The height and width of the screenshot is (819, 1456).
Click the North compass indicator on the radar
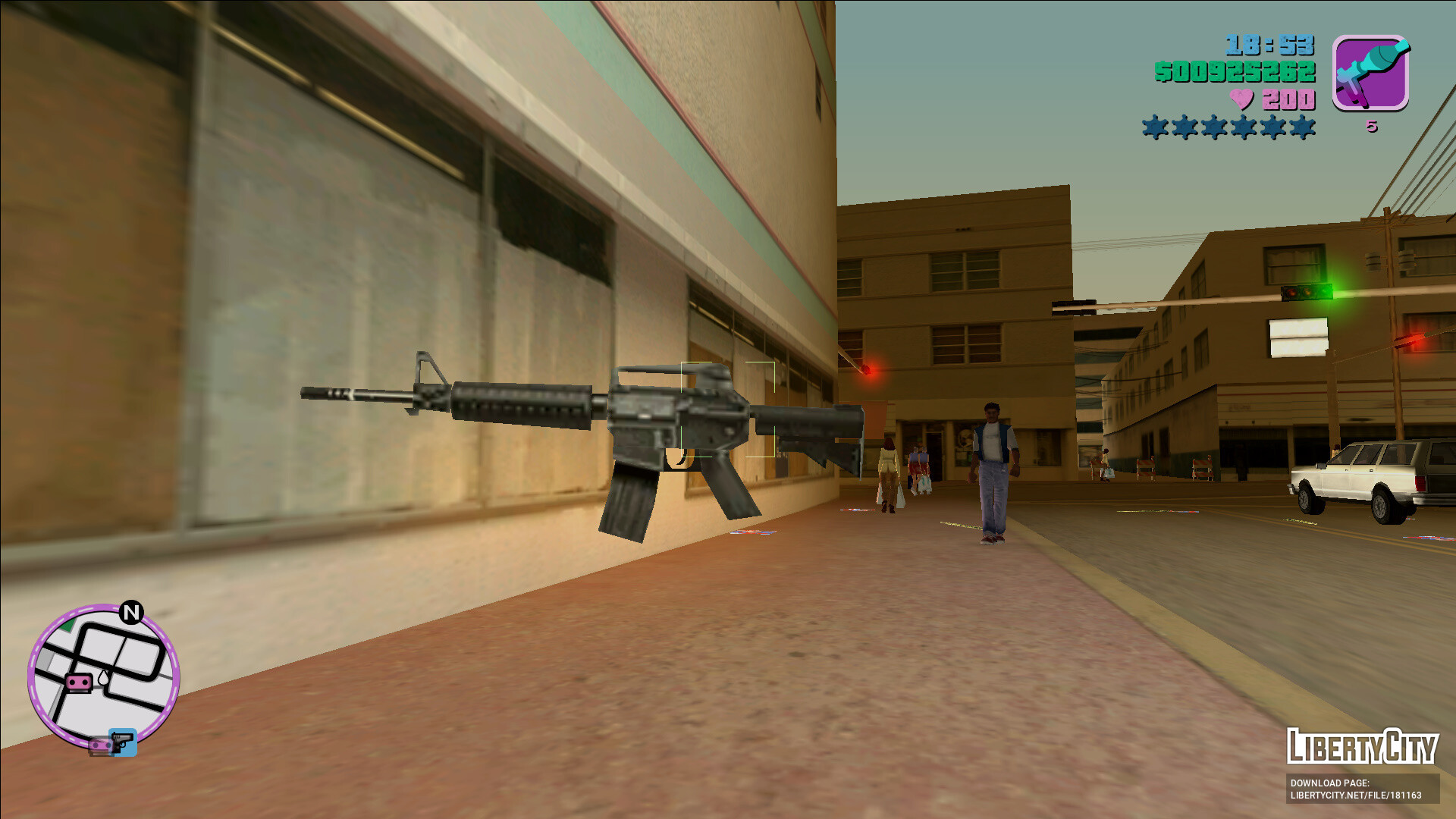coord(131,612)
